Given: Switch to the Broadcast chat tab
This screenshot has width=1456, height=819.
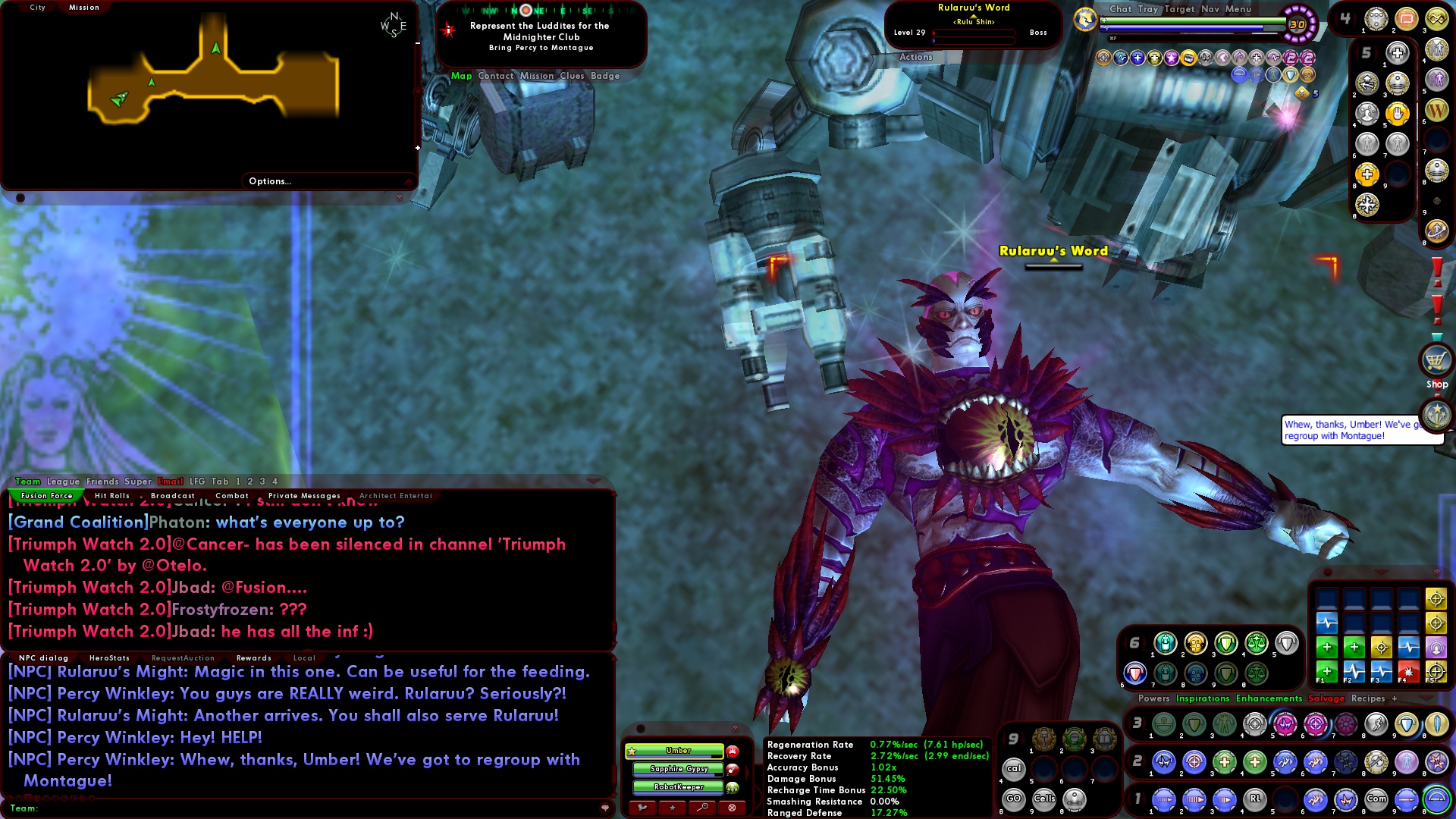Looking at the screenshot, I should 172,496.
